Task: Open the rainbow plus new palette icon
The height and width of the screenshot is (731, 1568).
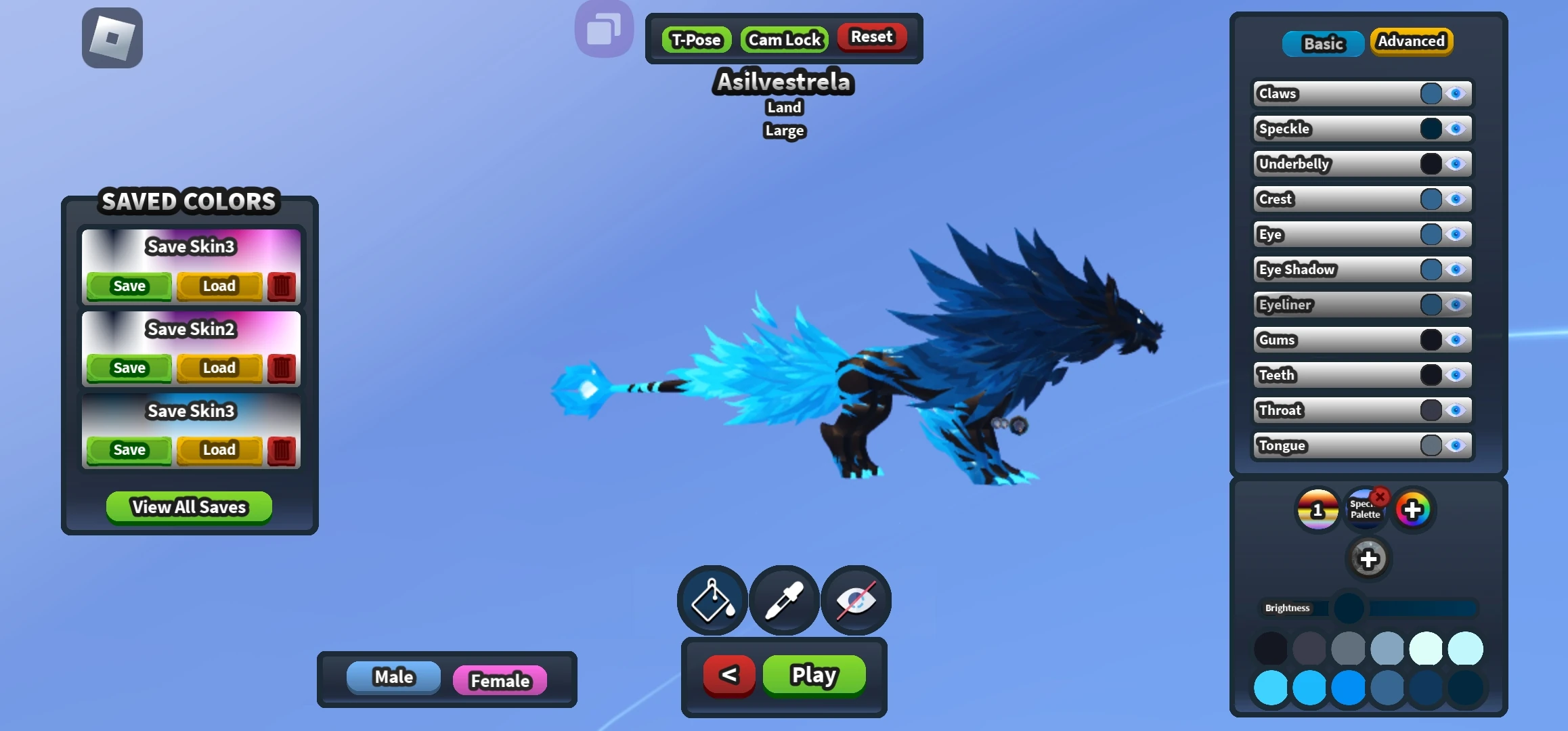Action: point(1414,508)
